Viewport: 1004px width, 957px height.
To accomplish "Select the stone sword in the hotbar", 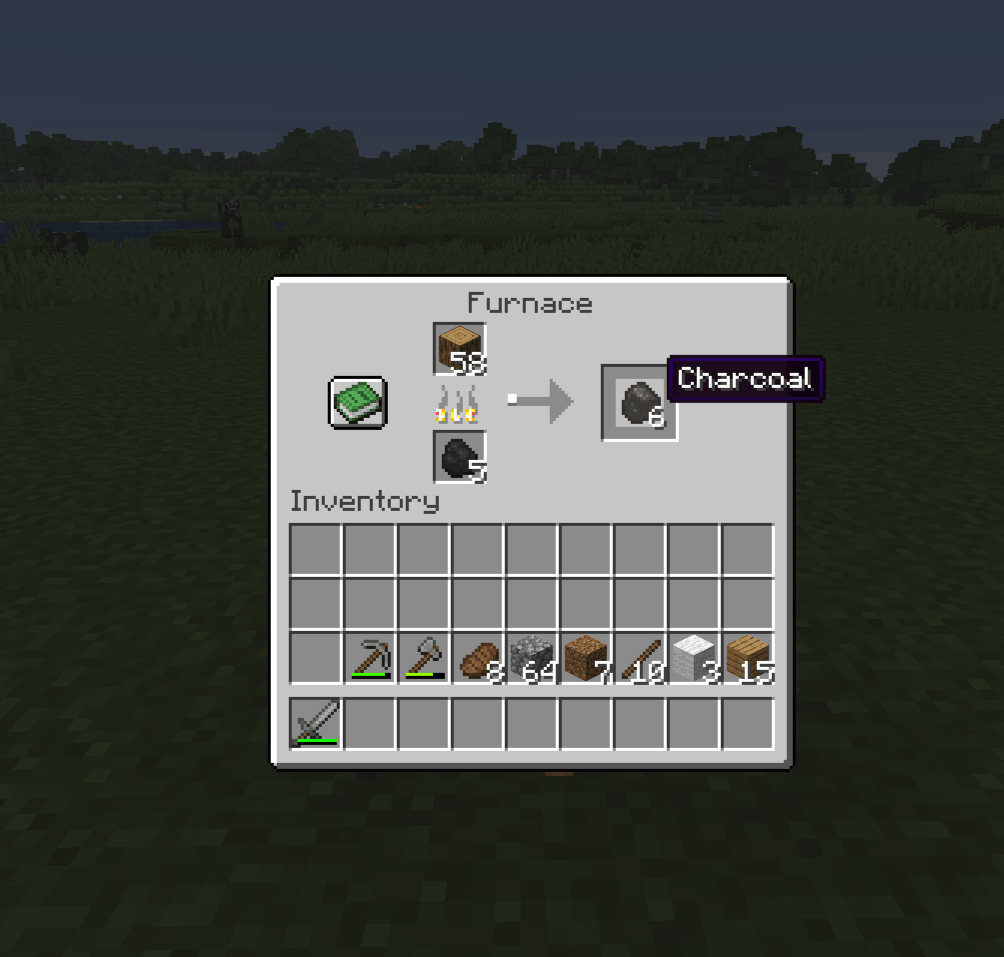I will tap(316, 723).
